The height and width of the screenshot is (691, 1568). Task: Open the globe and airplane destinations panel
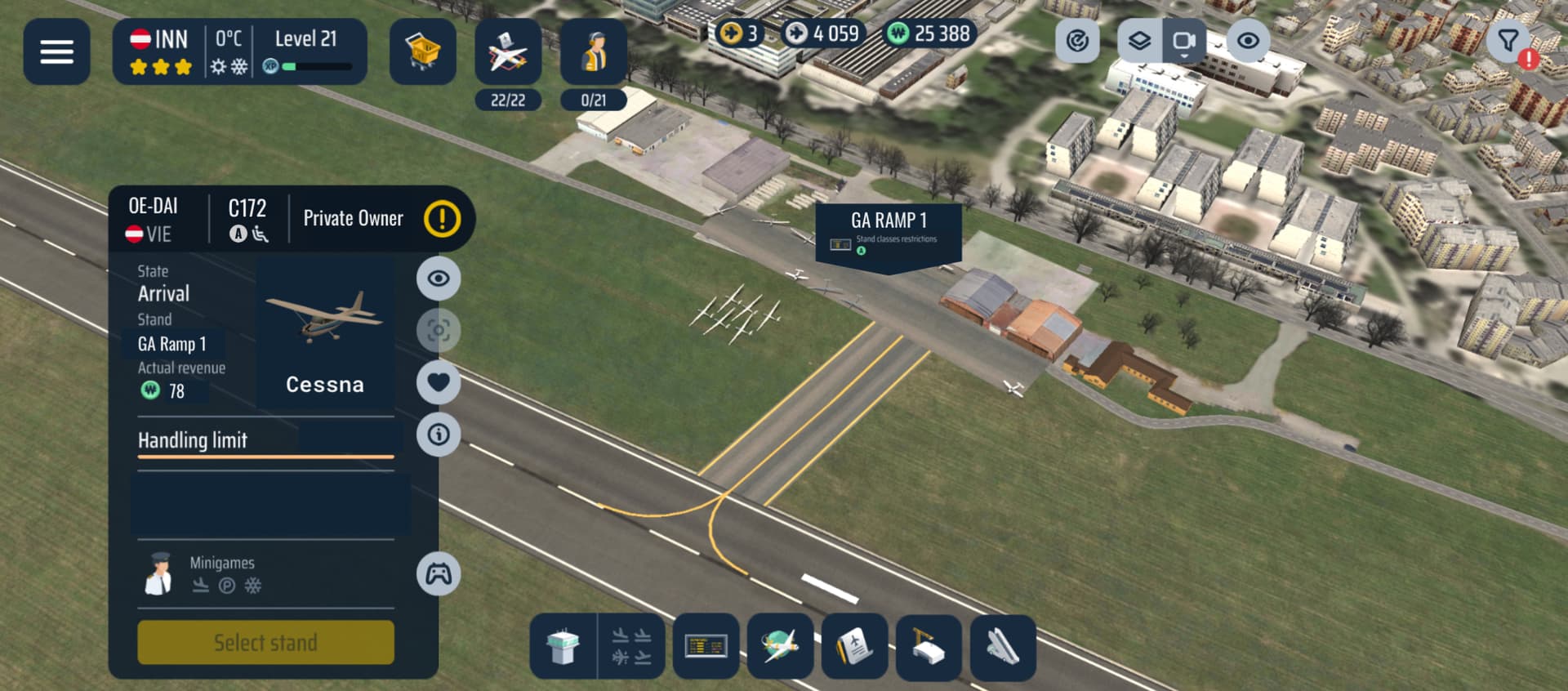[x=780, y=647]
